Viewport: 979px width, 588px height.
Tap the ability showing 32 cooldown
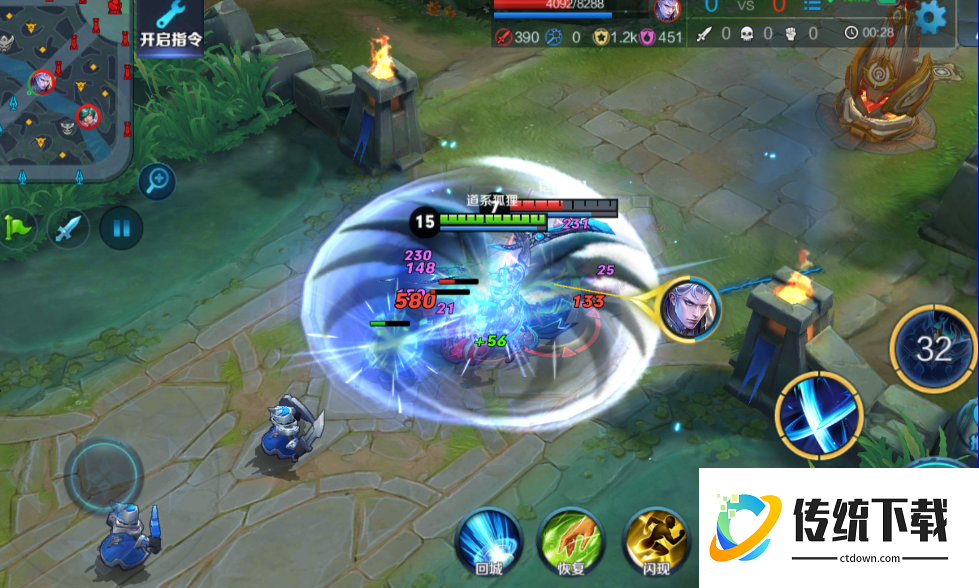click(x=933, y=349)
